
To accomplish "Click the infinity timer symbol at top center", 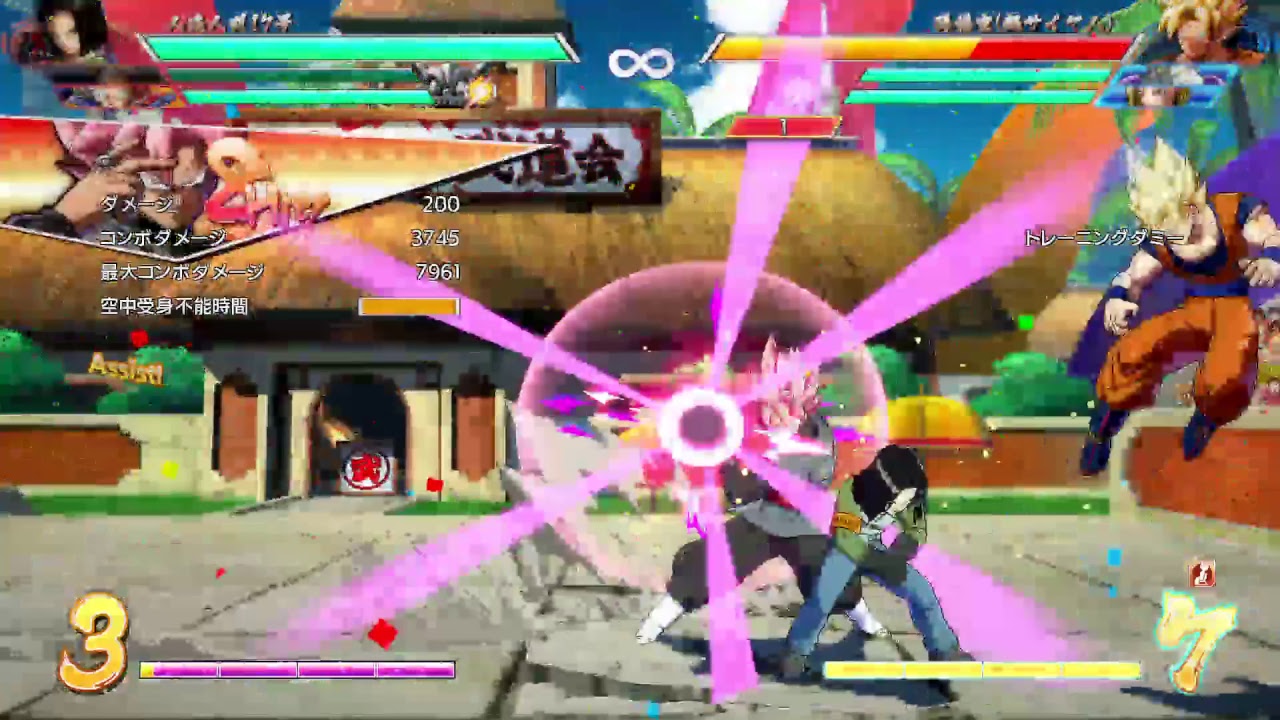I will pyautogui.click(x=640, y=62).
